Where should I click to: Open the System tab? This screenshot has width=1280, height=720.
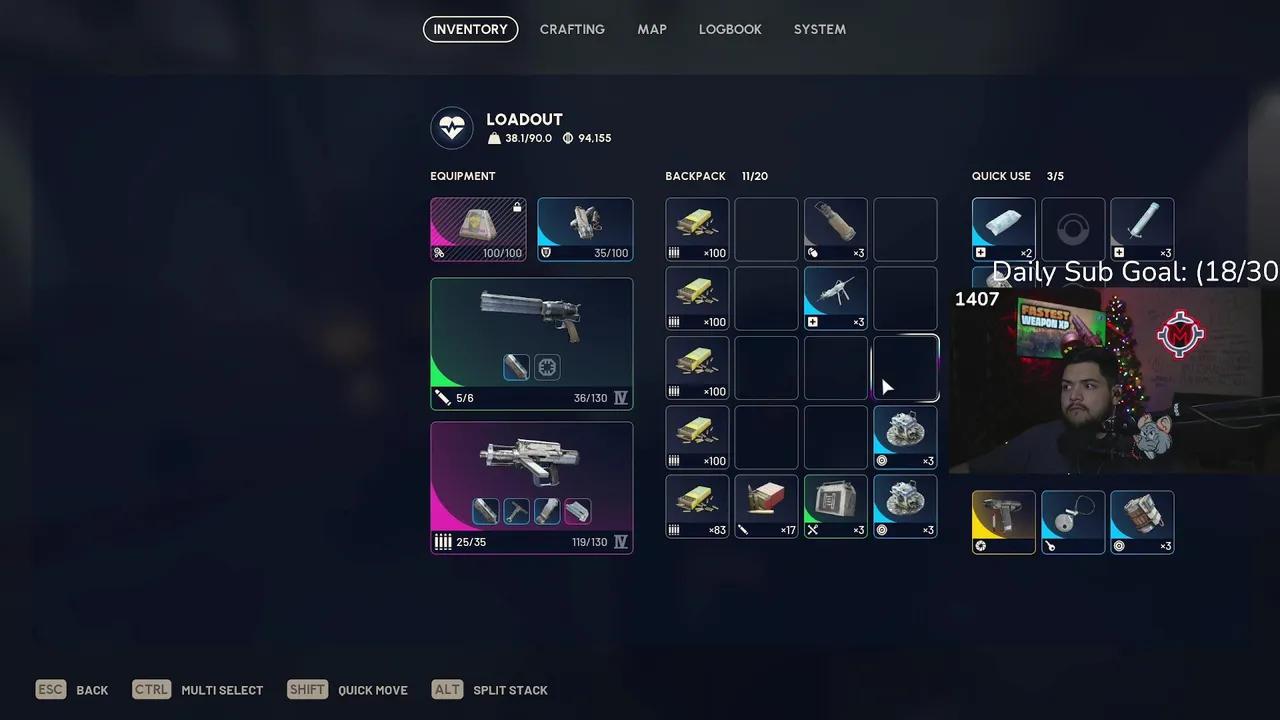tap(820, 29)
